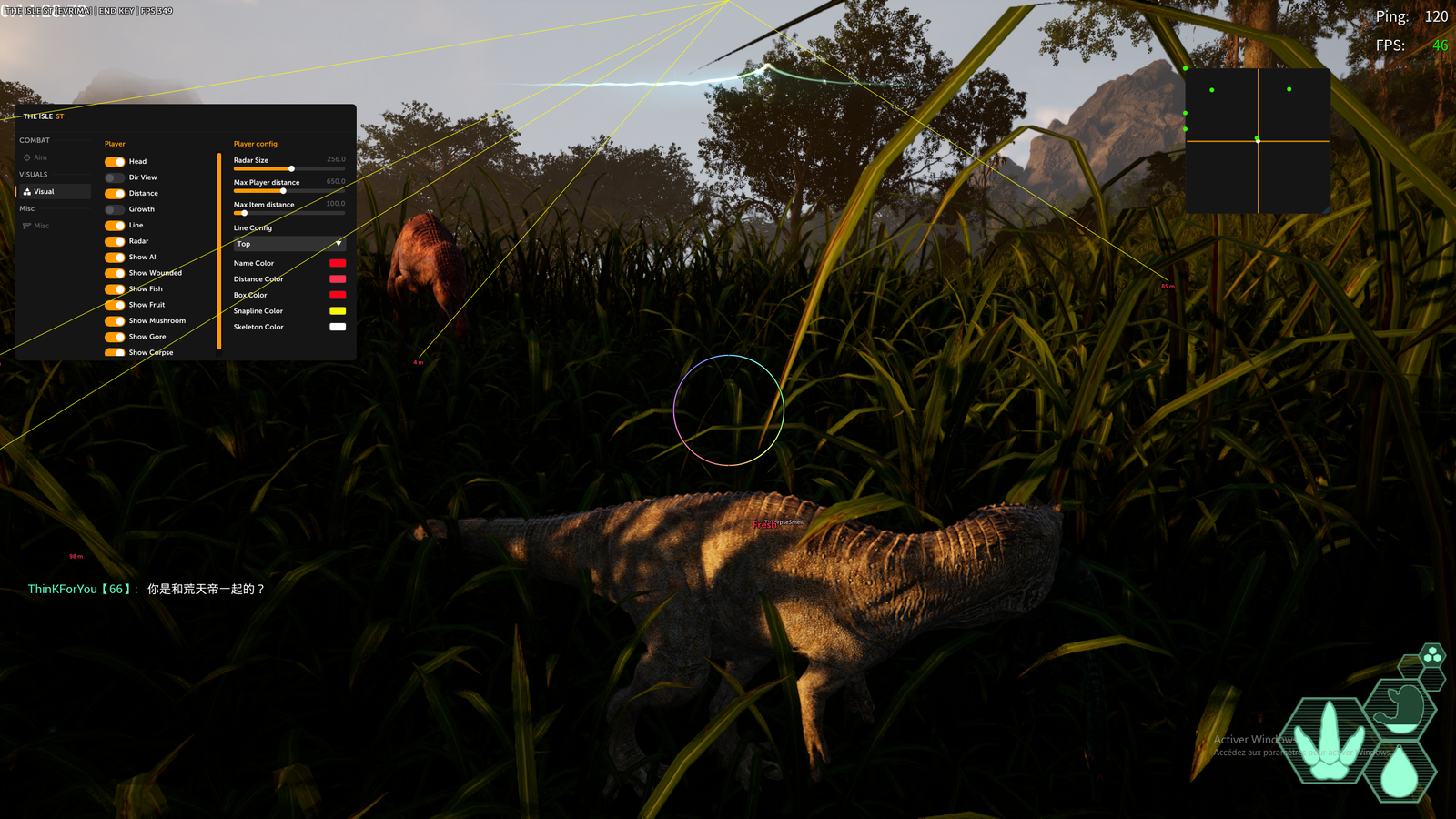Open the yellow Snapline Color swatch
The width and height of the screenshot is (1456, 819).
(x=338, y=311)
